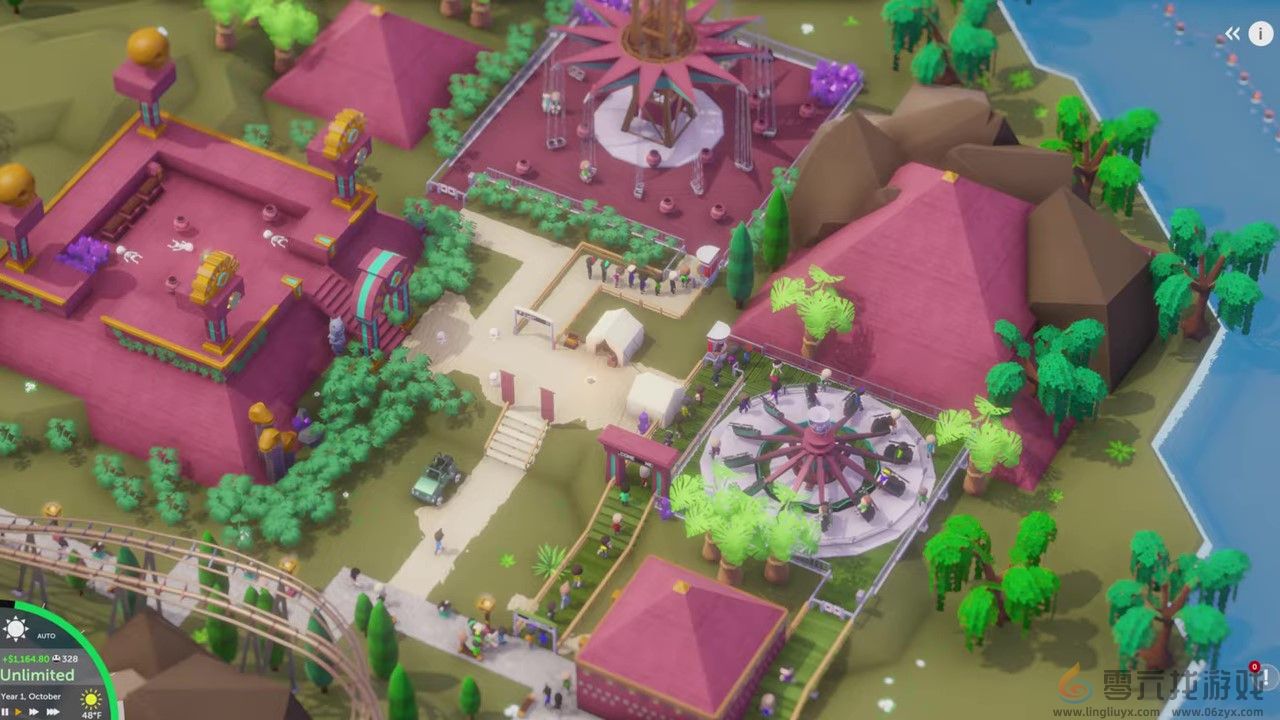Click the sunny weather icon above 48°F

coord(91,699)
